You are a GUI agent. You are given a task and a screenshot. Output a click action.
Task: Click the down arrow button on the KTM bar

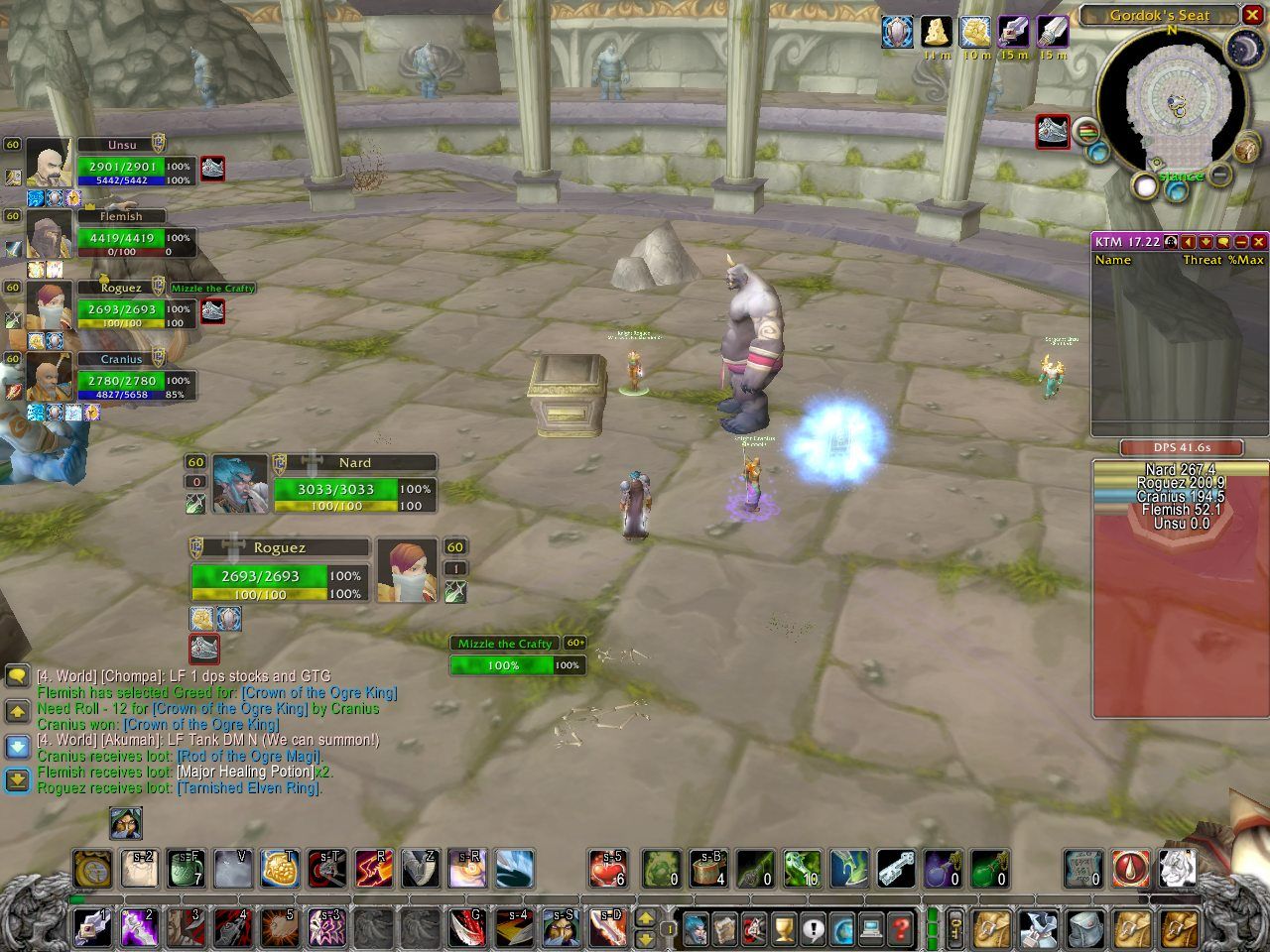(x=1206, y=241)
